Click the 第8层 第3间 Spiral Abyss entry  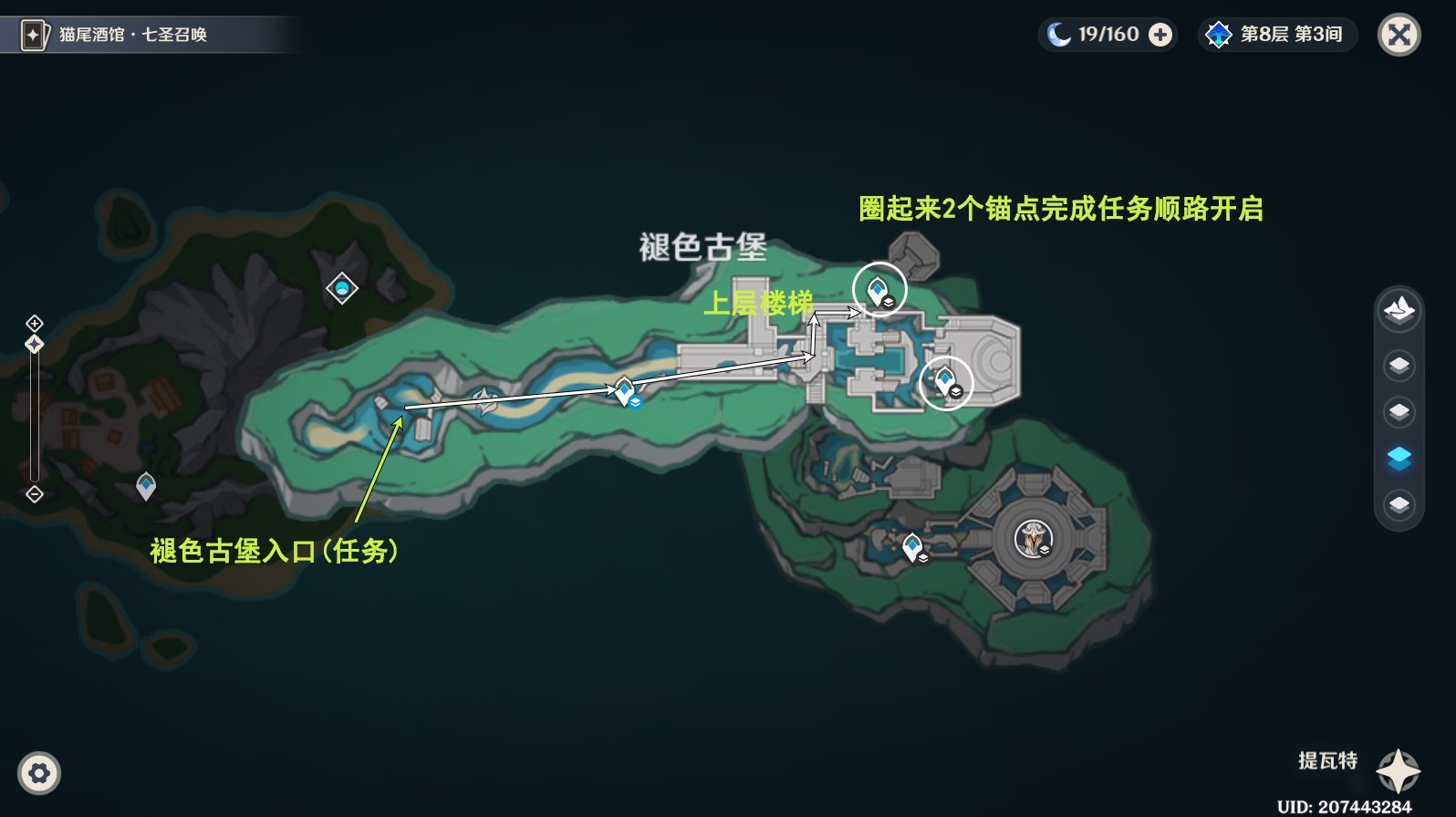point(1276,35)
